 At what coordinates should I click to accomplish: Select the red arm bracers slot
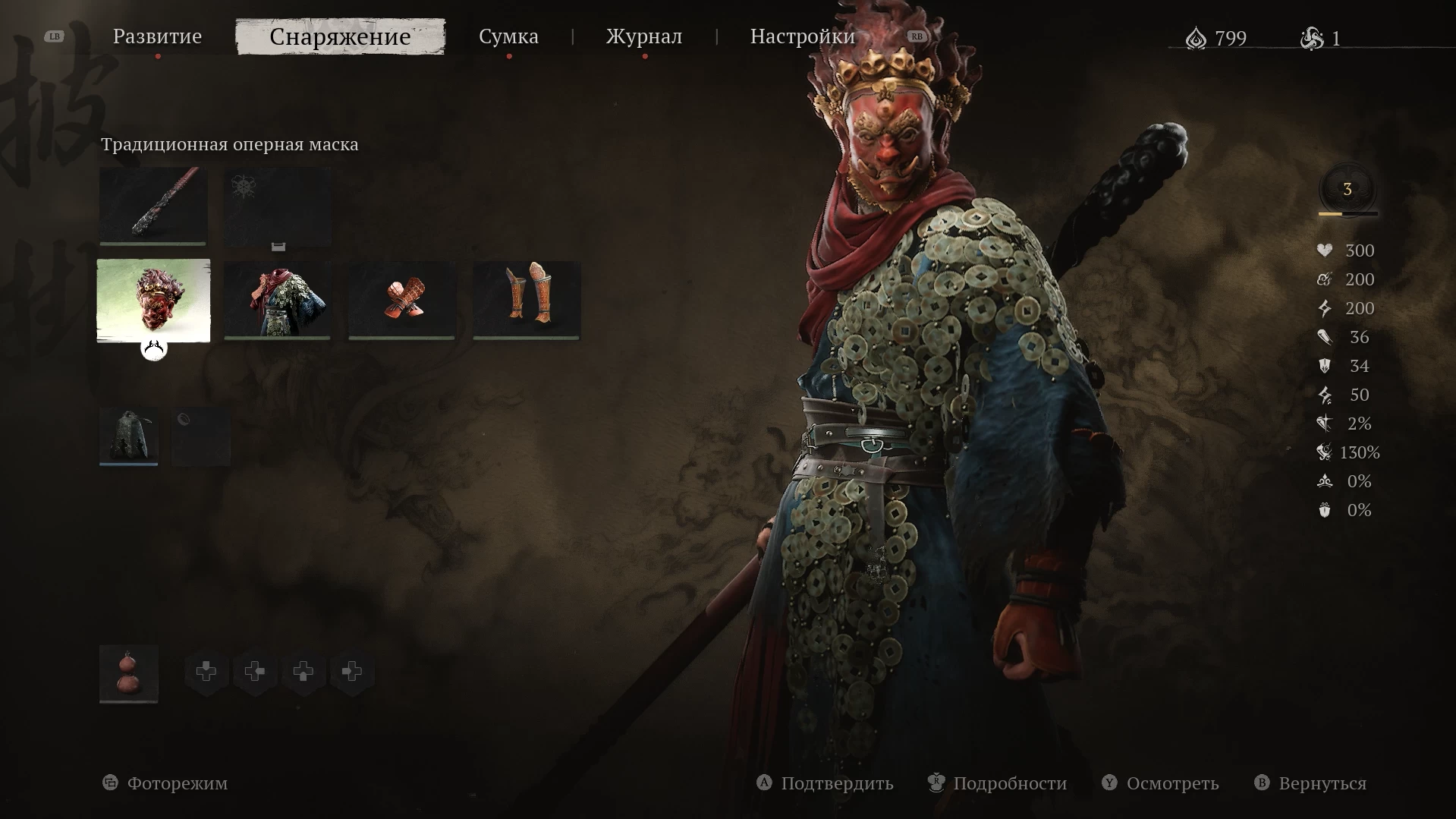401,301
